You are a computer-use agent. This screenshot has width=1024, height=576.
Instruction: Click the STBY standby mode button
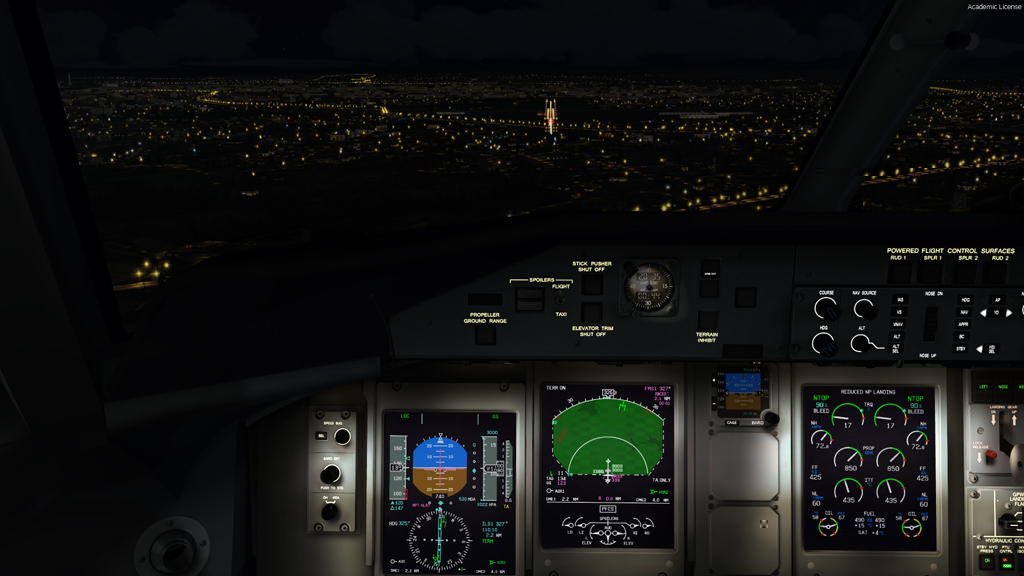(962, 349)
